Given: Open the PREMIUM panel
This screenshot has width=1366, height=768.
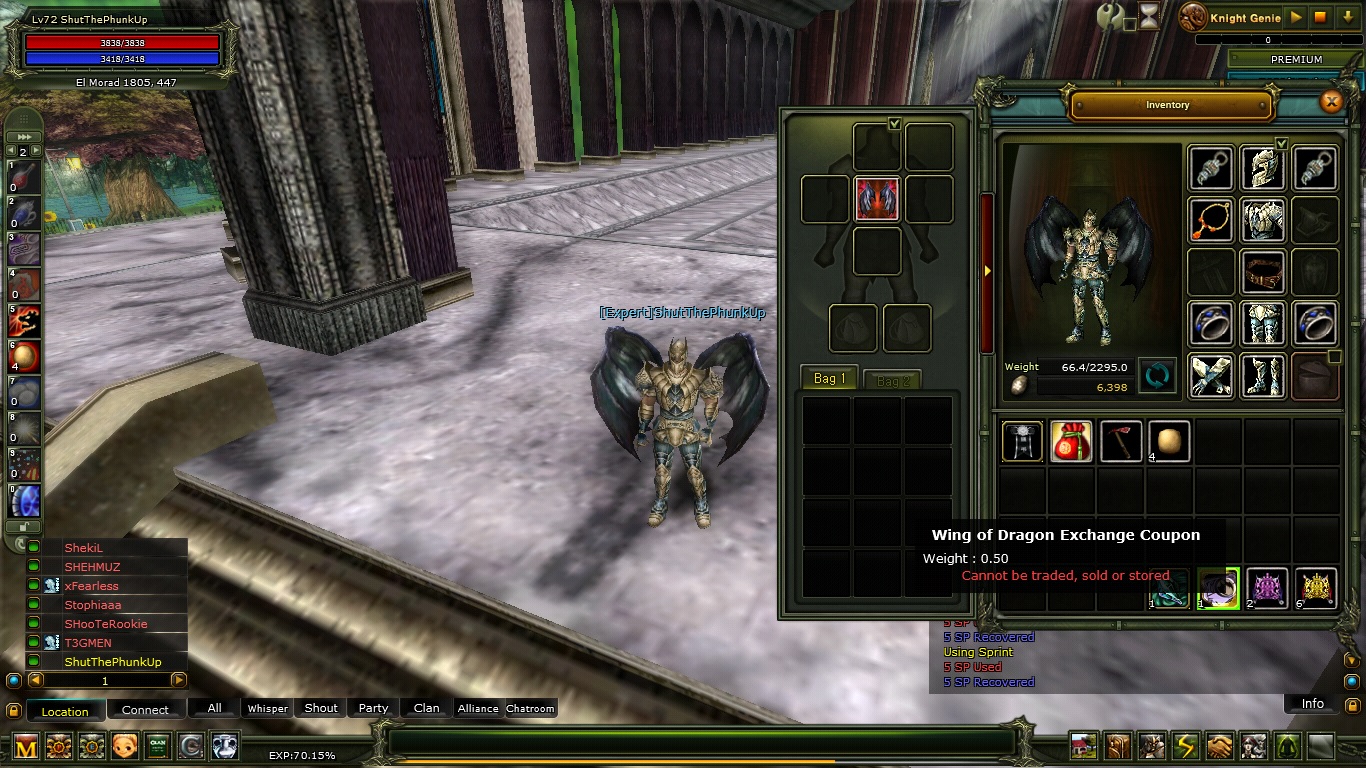Looking at the screenshot, I should click(x=1296, y=59).
